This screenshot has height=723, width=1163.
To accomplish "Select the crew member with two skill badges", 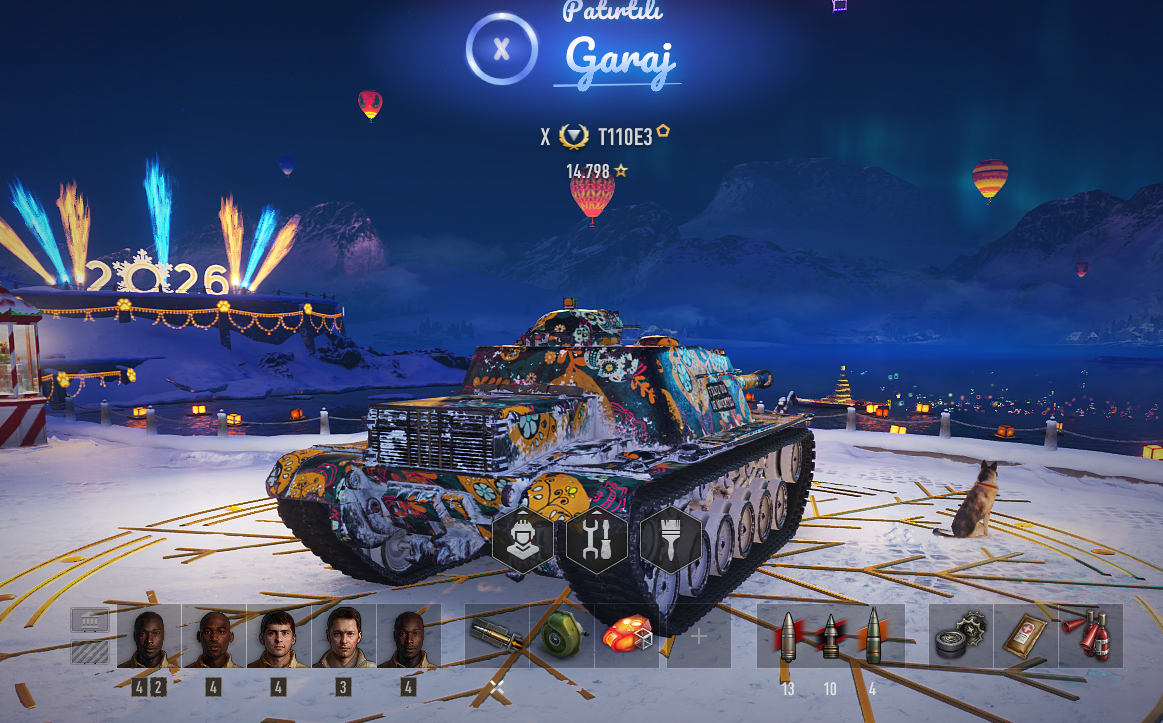I will [149, 636].
